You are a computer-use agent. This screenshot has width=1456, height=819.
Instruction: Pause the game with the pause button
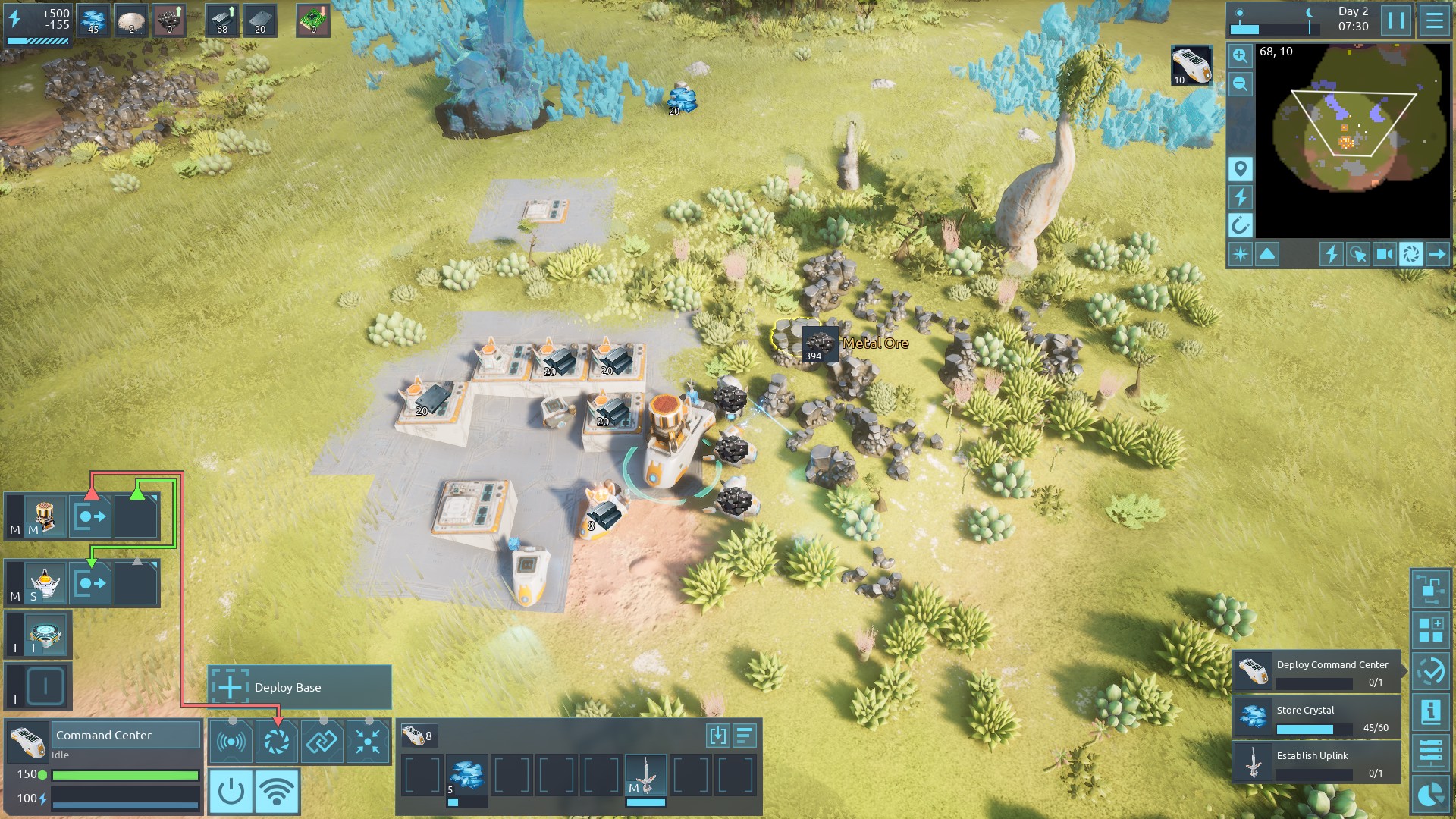coord(1396,20)
